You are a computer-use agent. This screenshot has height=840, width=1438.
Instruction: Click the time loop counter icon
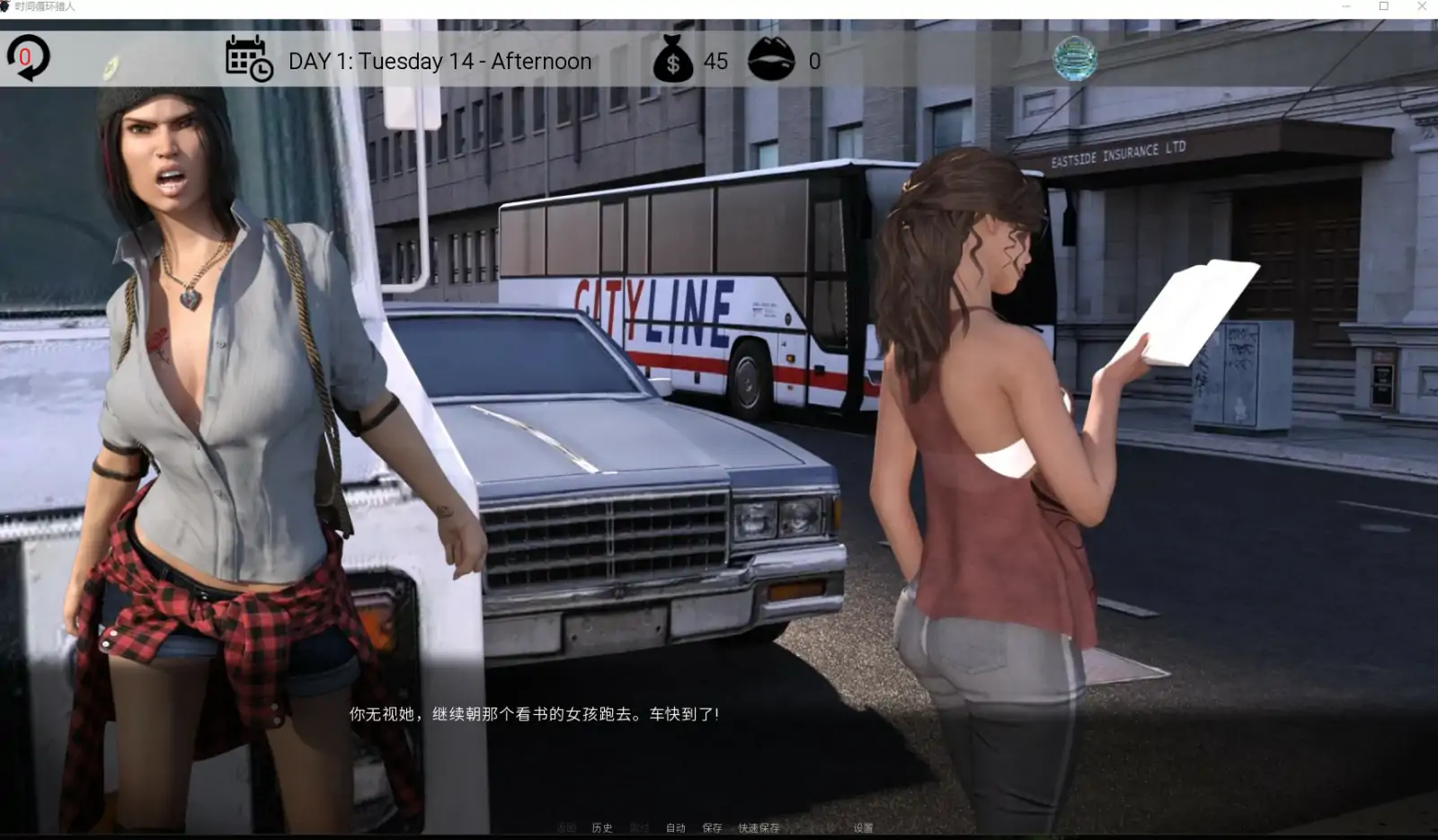tap(28, 58)
